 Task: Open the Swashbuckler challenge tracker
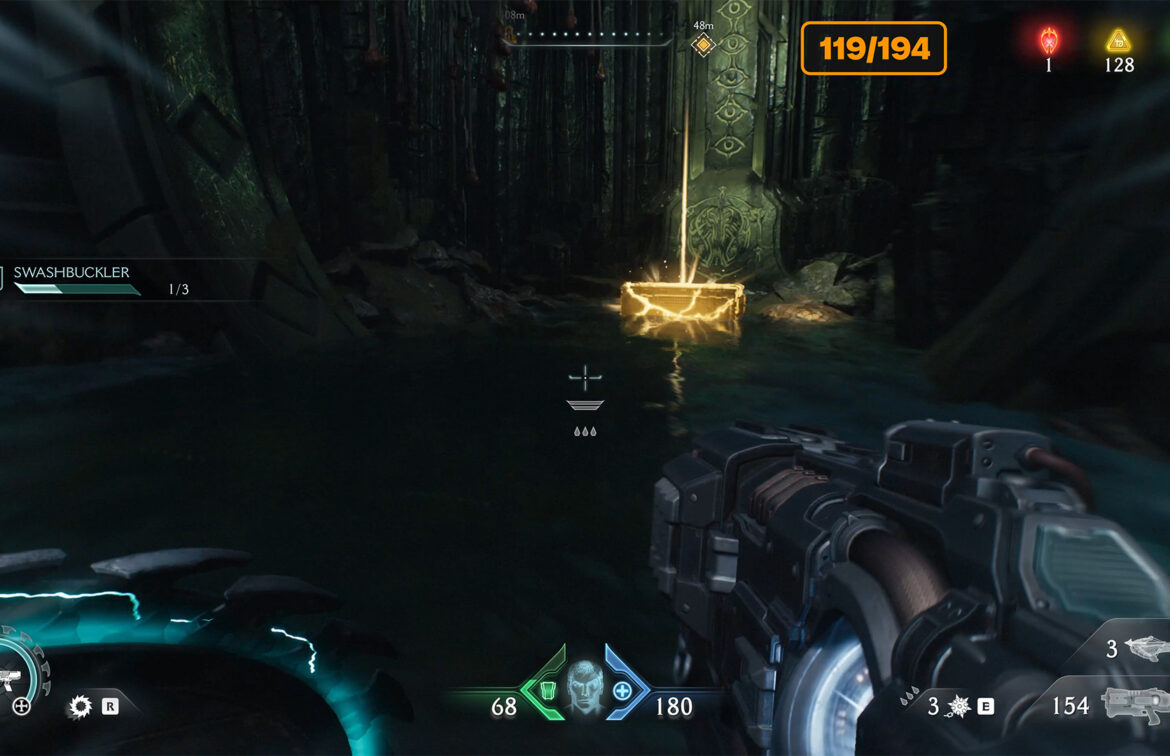[72, 272]
